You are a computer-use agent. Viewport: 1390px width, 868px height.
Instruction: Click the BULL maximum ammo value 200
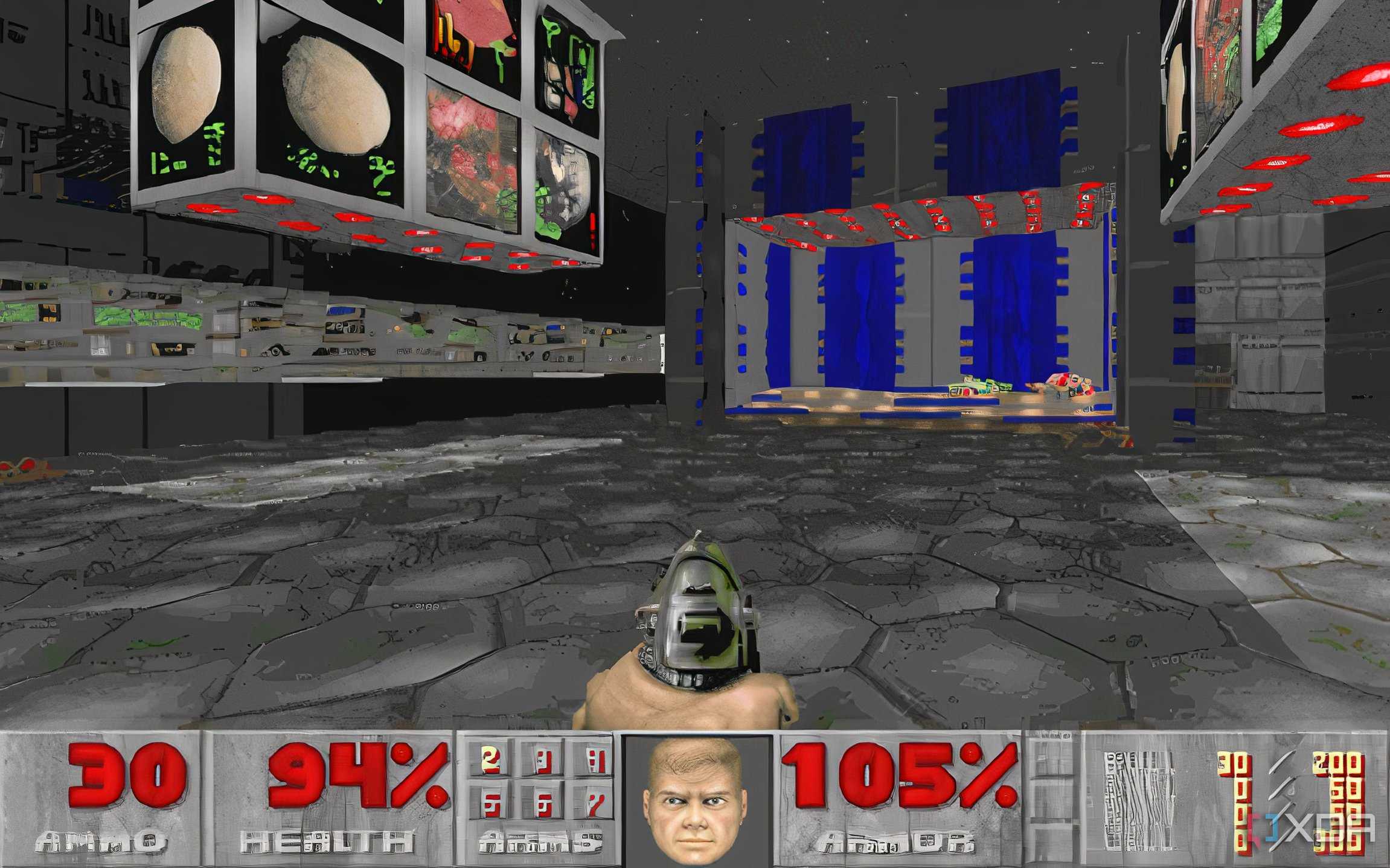coord(1337,762)
